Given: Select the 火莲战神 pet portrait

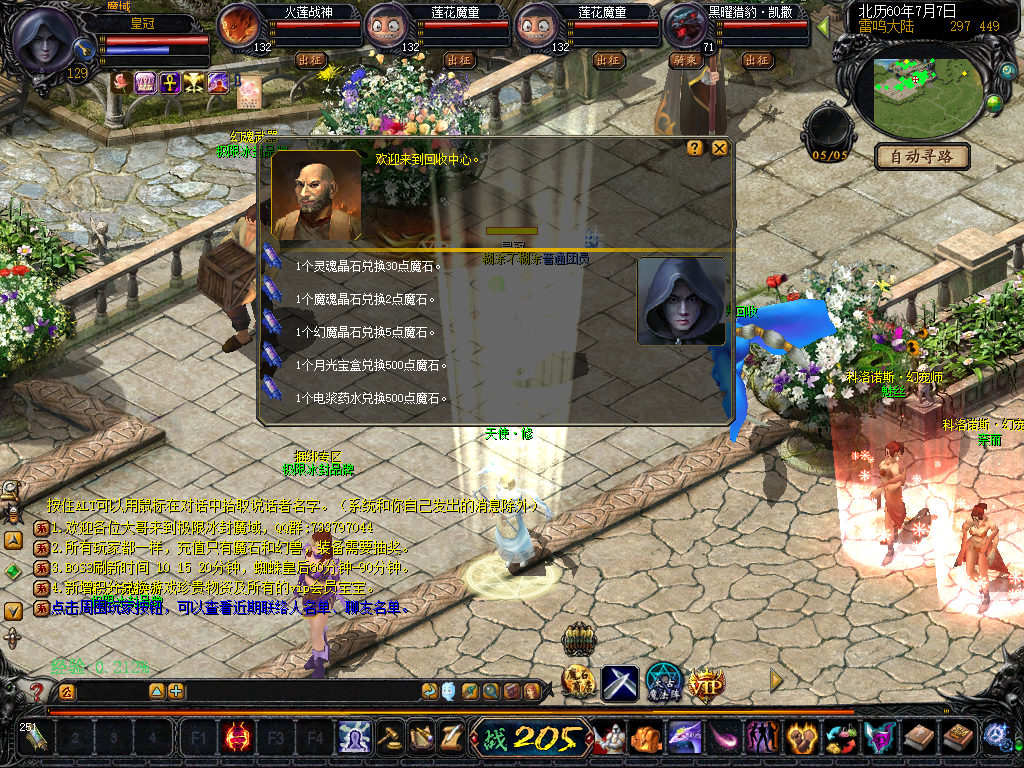Looking at the screenshot, I should (238, 26).
